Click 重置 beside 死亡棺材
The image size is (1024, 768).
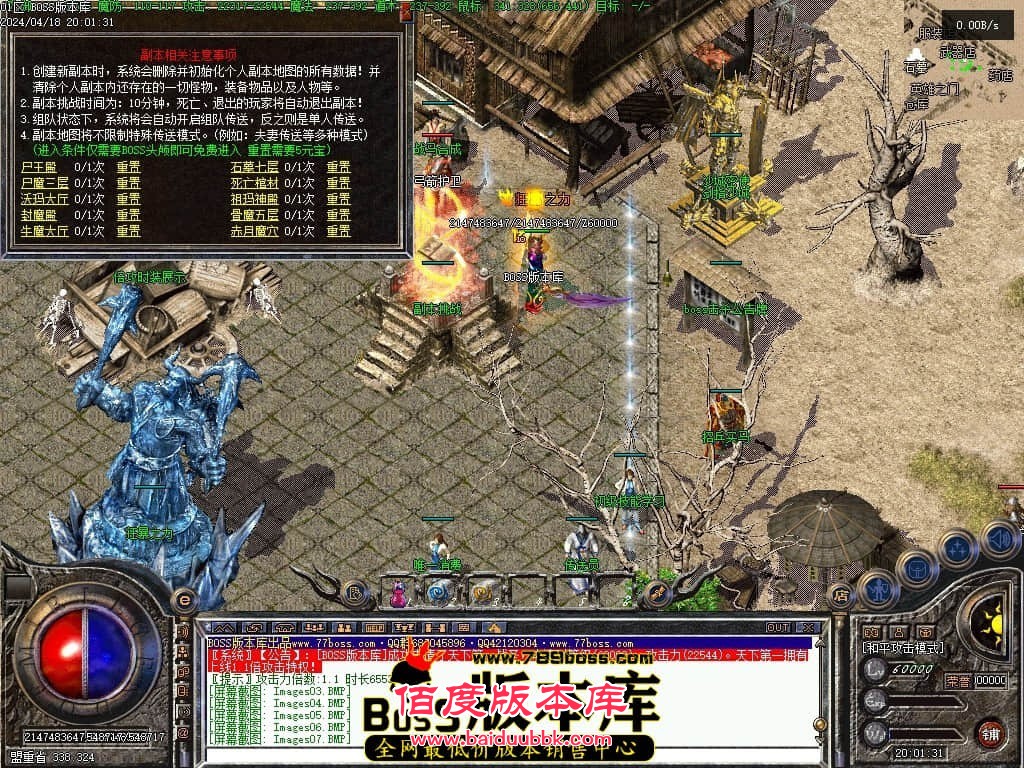coord(338,183)
